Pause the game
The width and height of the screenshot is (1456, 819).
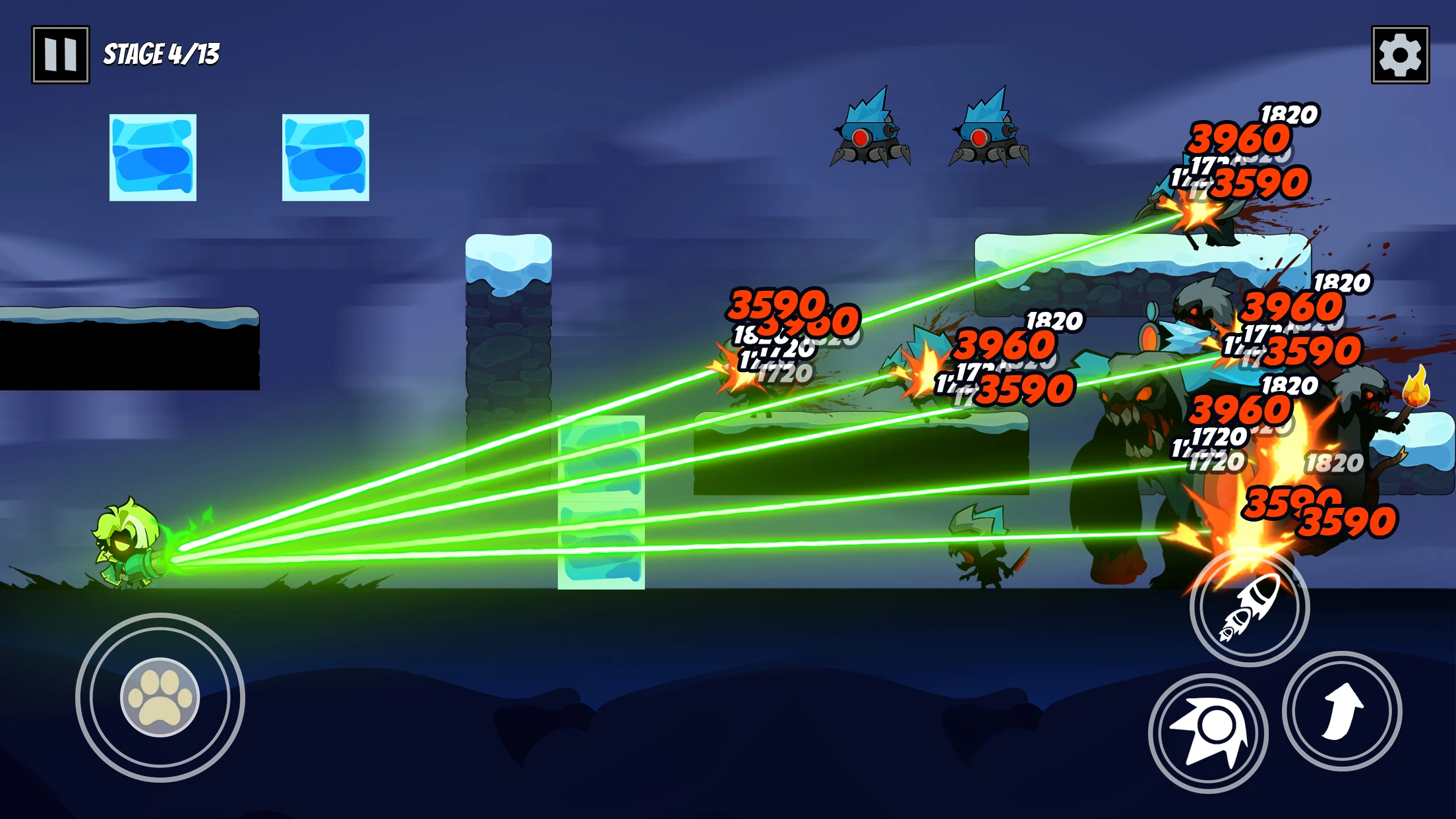click(60, 55)
